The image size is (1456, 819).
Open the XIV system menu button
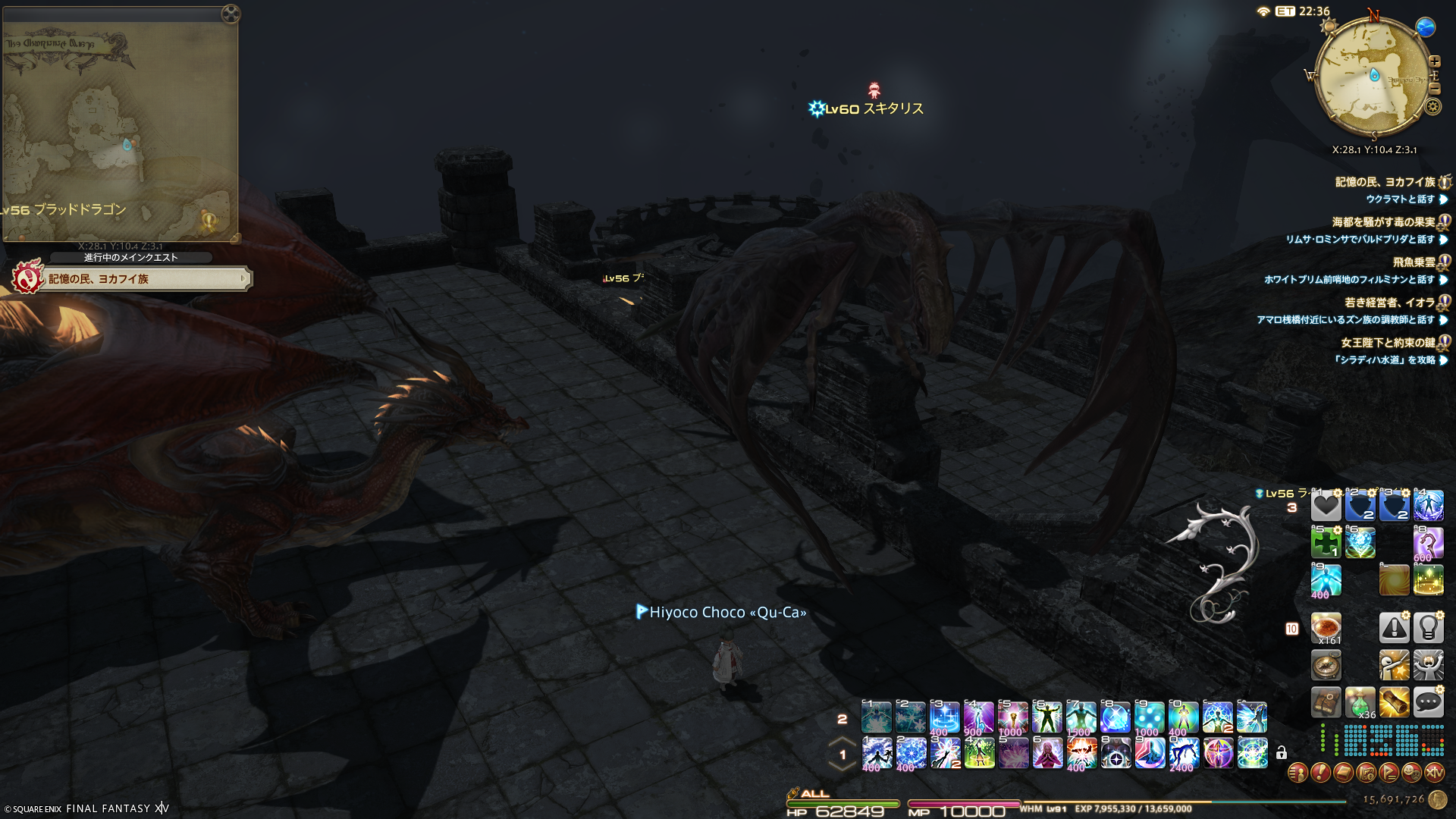[x=1434, y=773]
